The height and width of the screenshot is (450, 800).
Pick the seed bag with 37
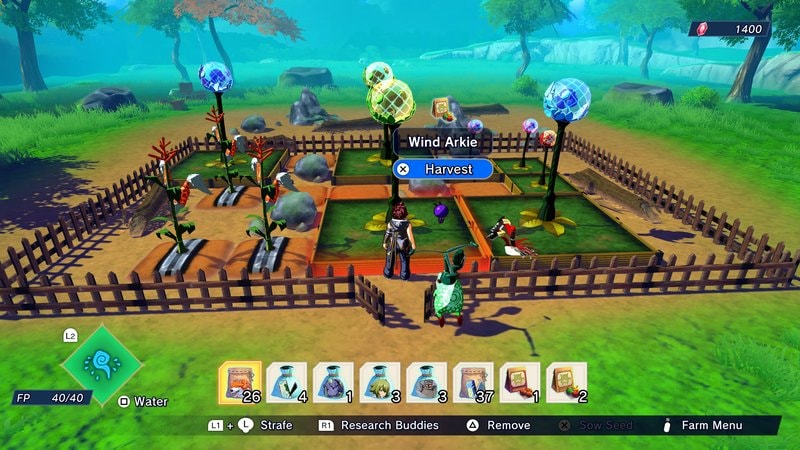click(x=473, y=382)
